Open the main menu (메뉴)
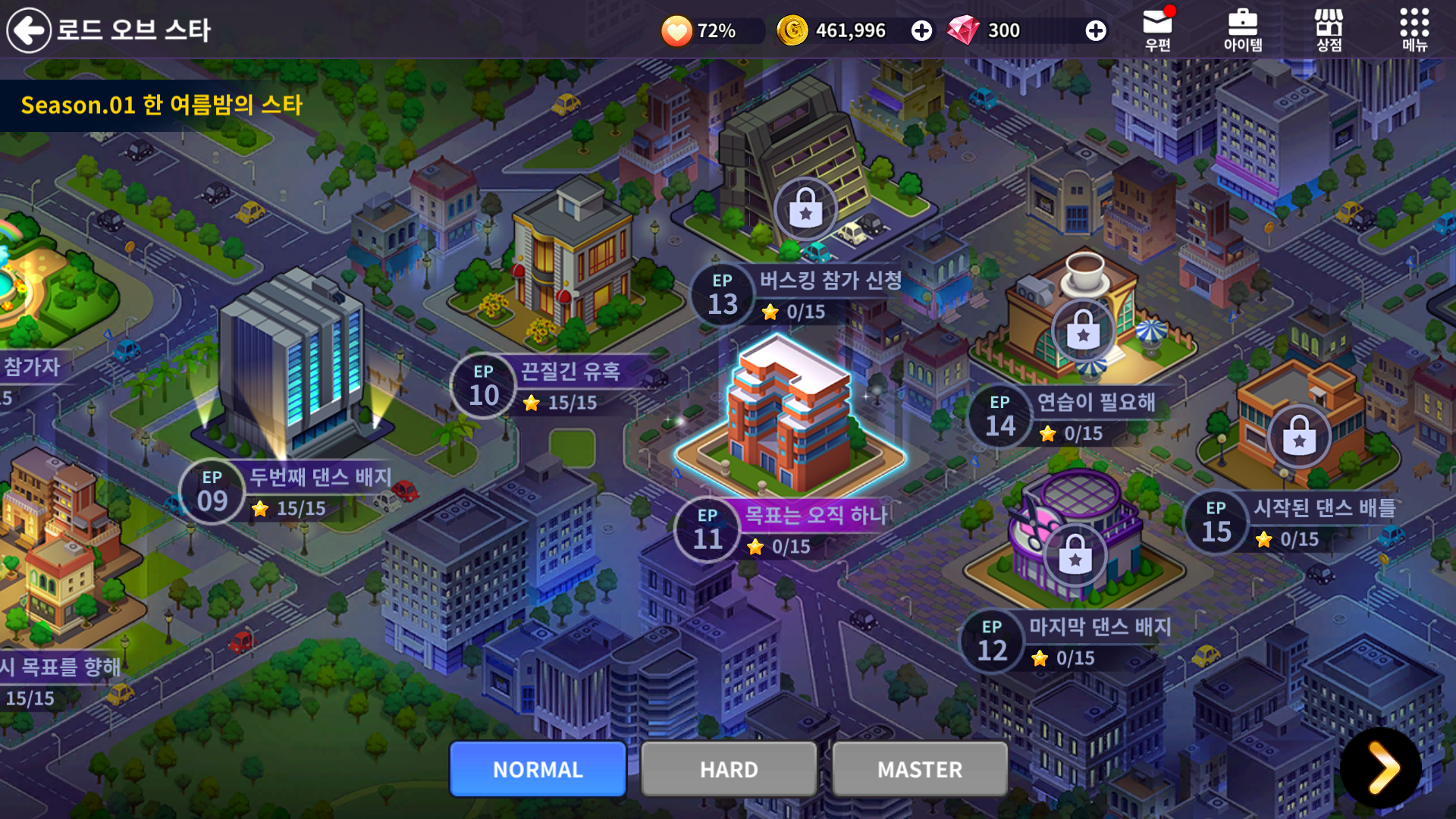Viewport: 1456px width, 819px height. coord(1414,30)
